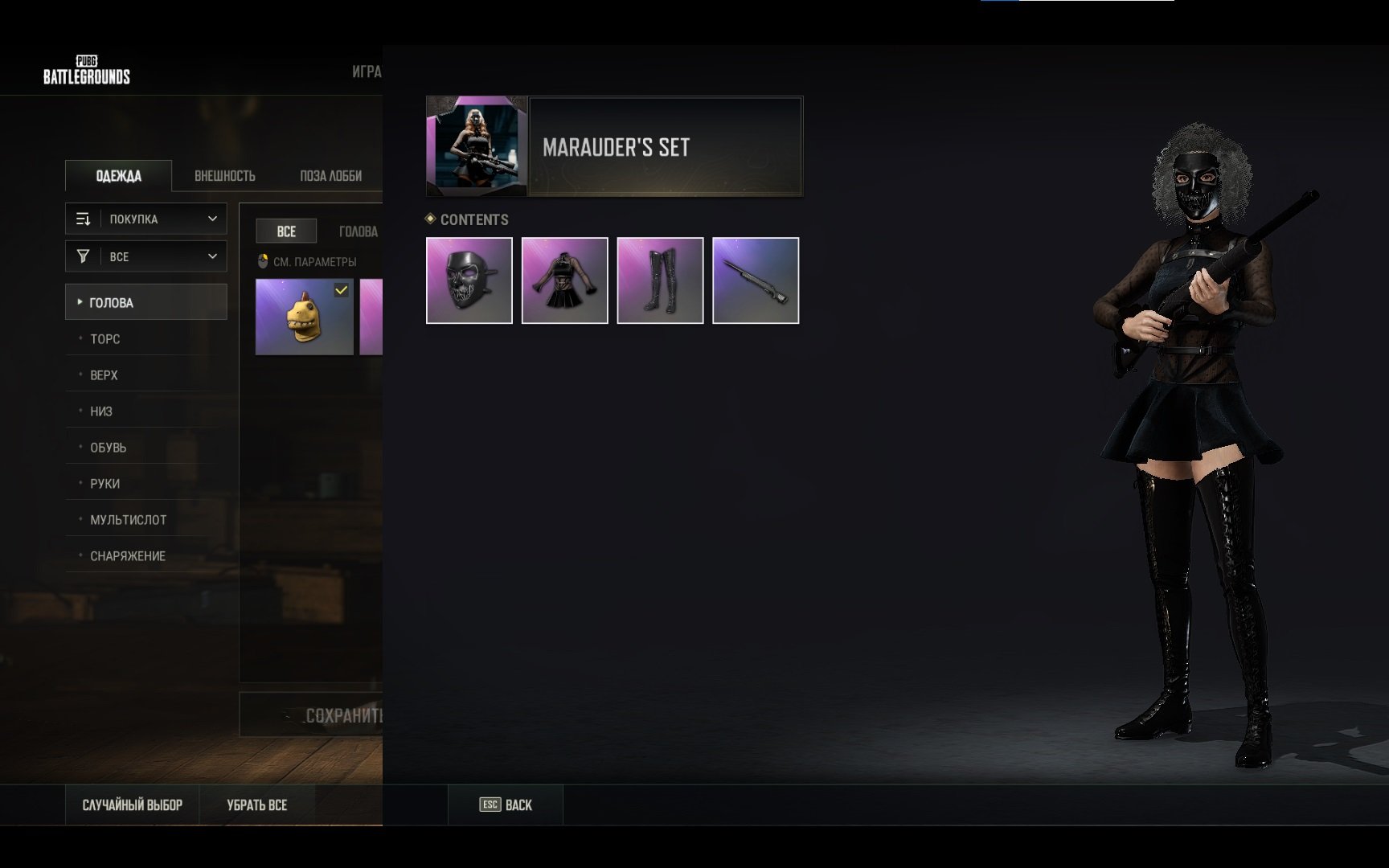Choose the Низ category
Image resolution: width=1389 pixels, height=868 pixels.
101,411
